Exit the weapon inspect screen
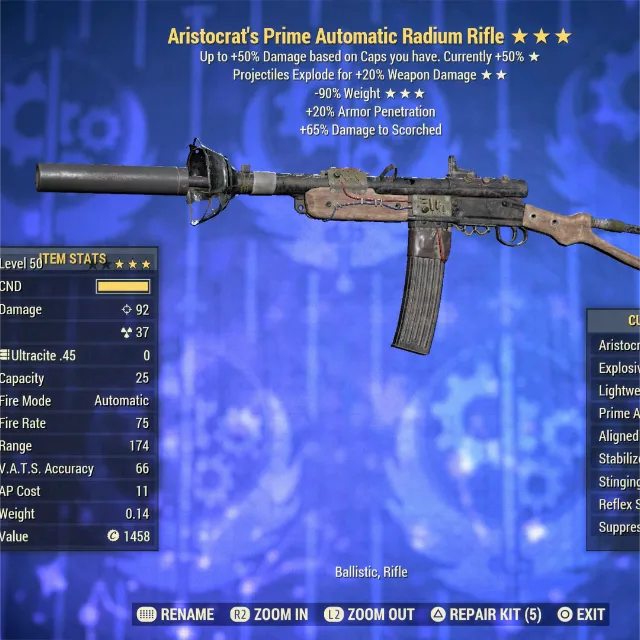640x640 pixels. [581, 614]
